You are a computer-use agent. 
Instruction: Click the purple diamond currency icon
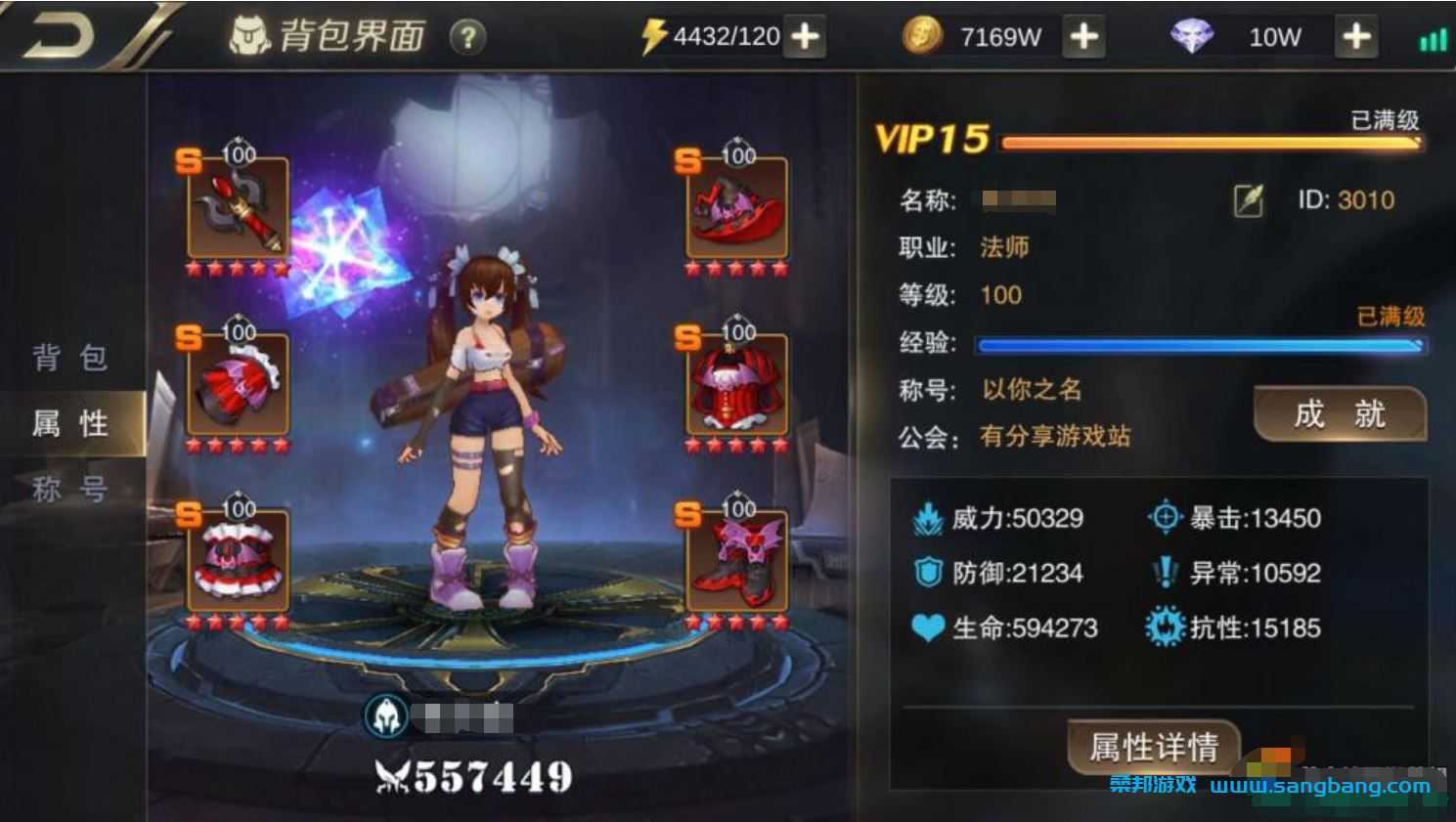click(1191, 35)
